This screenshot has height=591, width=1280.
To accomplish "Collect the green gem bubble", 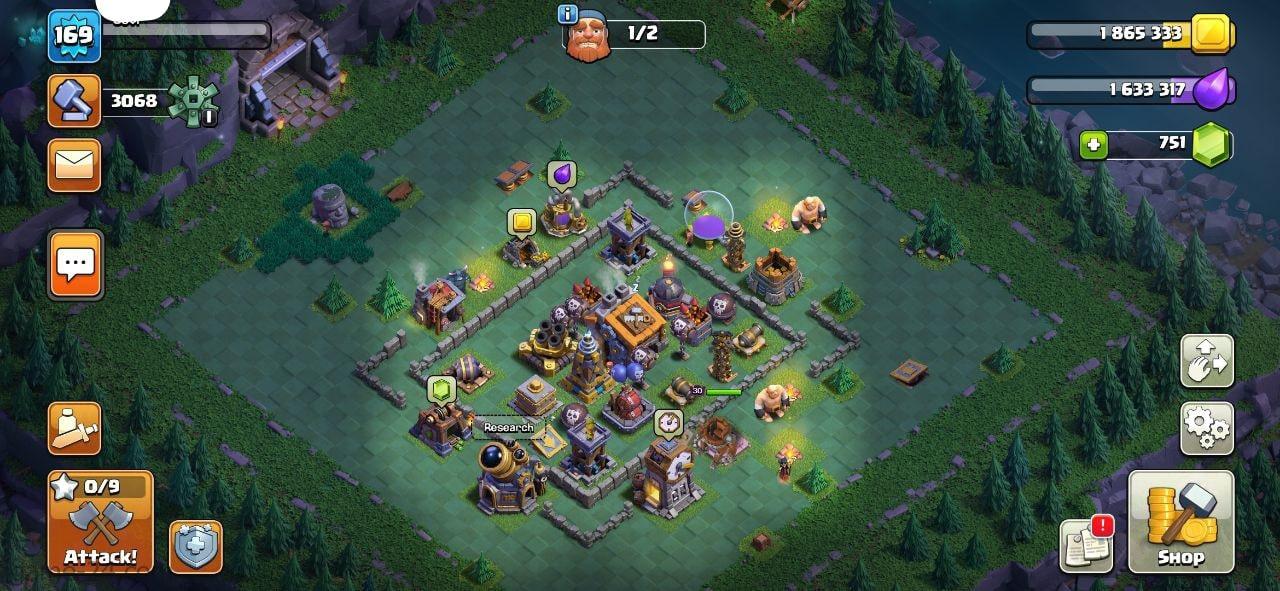I will (441, 389).
